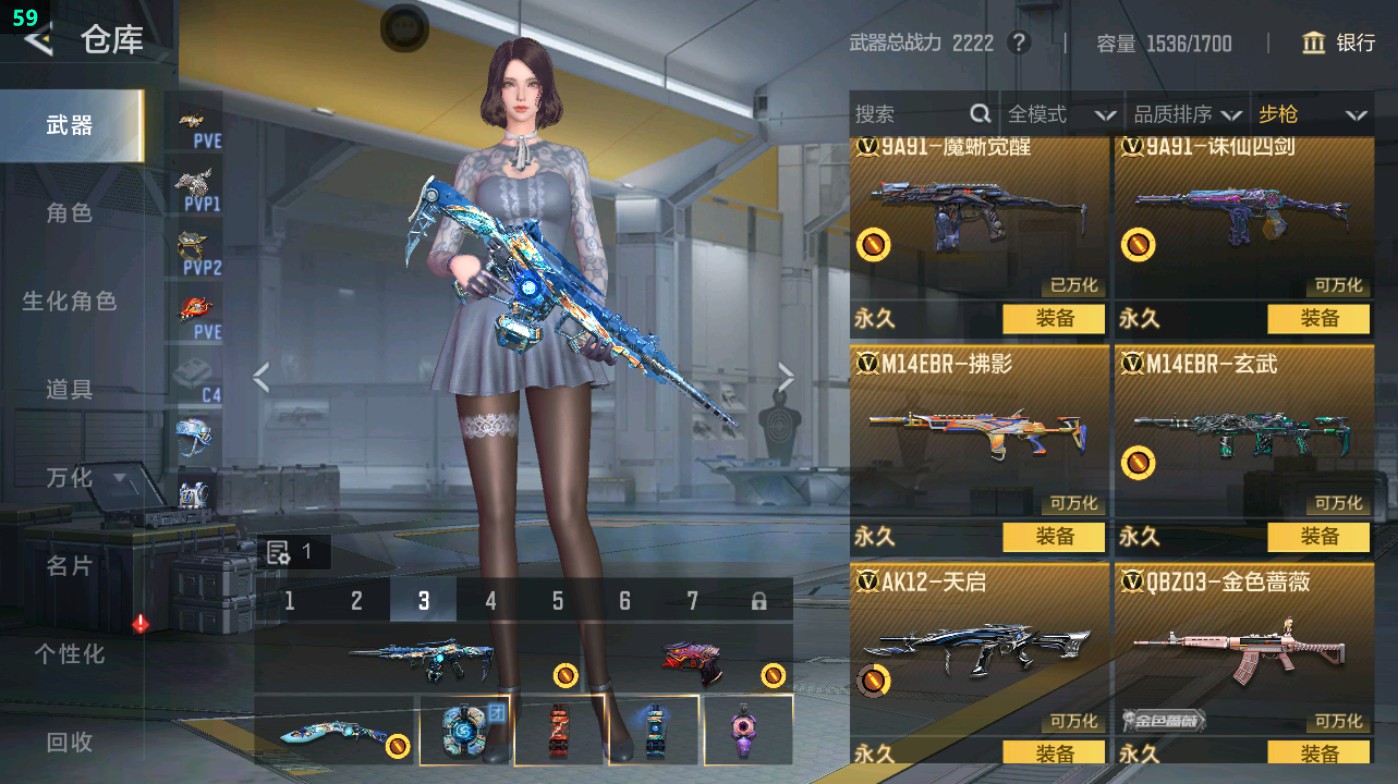Go to the 个性化 tab
The width and height of the screenshot is (1398, 784).
(x=69, y=654)
